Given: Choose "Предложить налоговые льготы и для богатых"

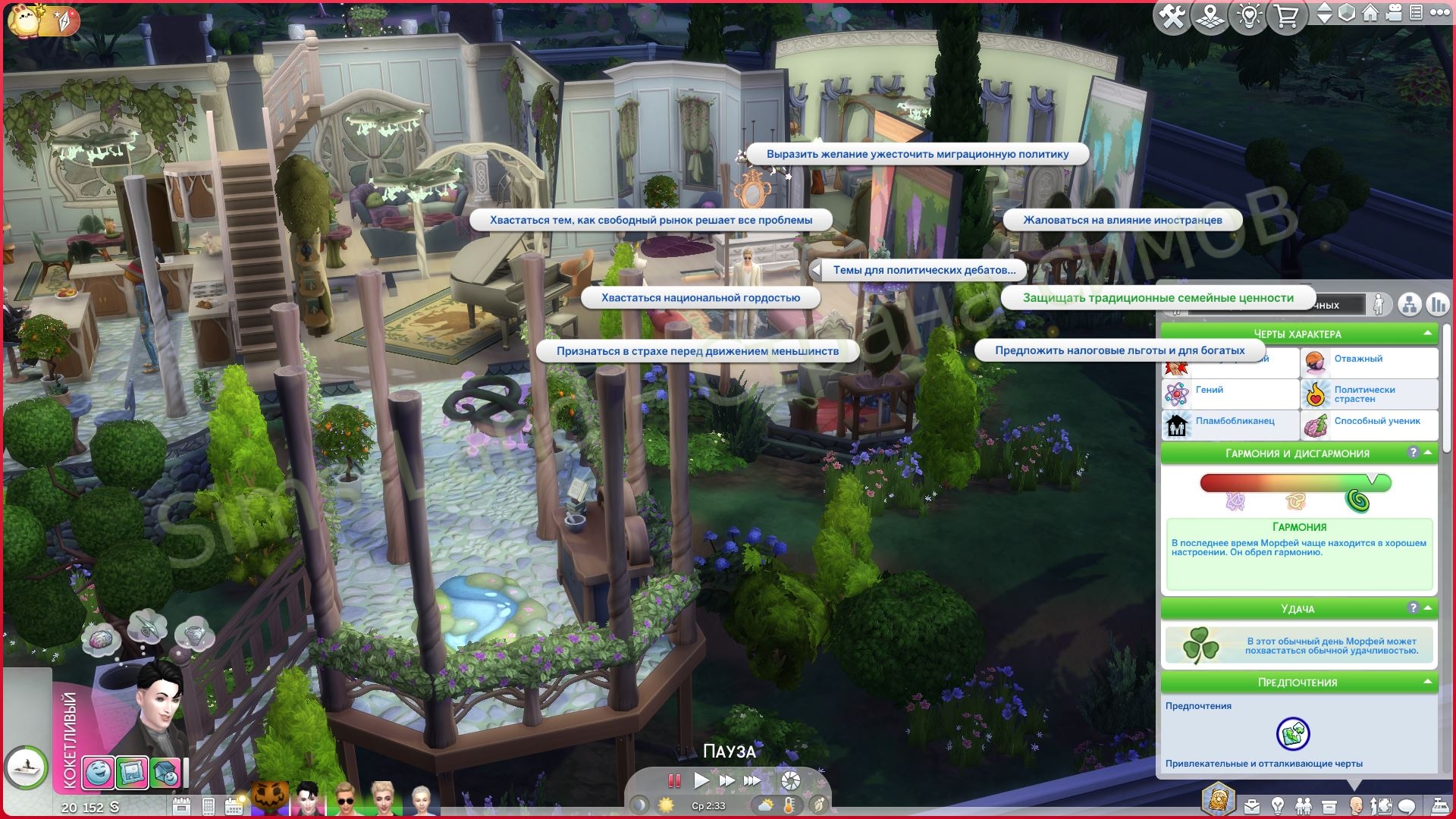Looking at the screenshot, I should 1119,350.
